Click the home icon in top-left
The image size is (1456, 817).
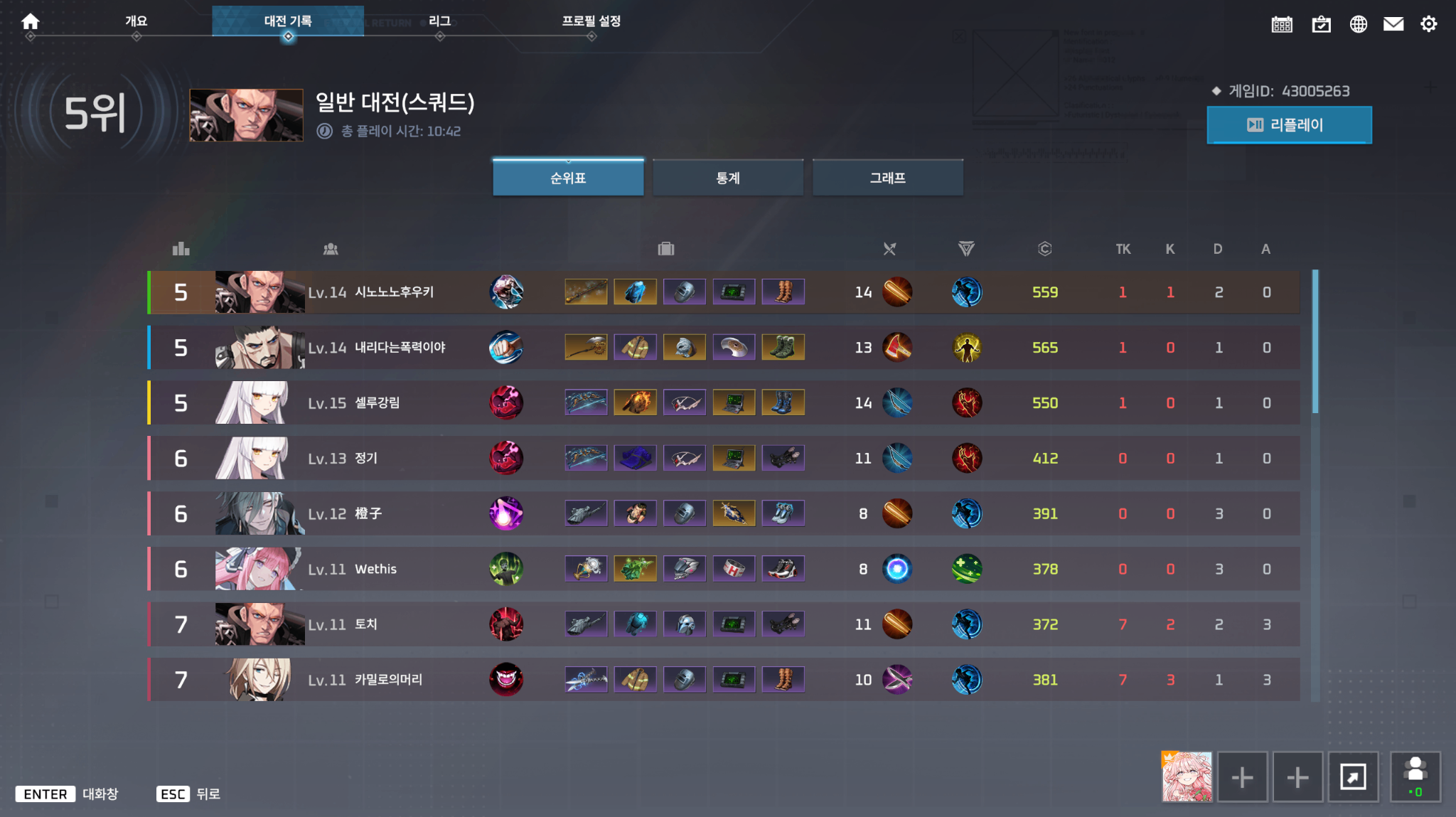coord(31,21)
